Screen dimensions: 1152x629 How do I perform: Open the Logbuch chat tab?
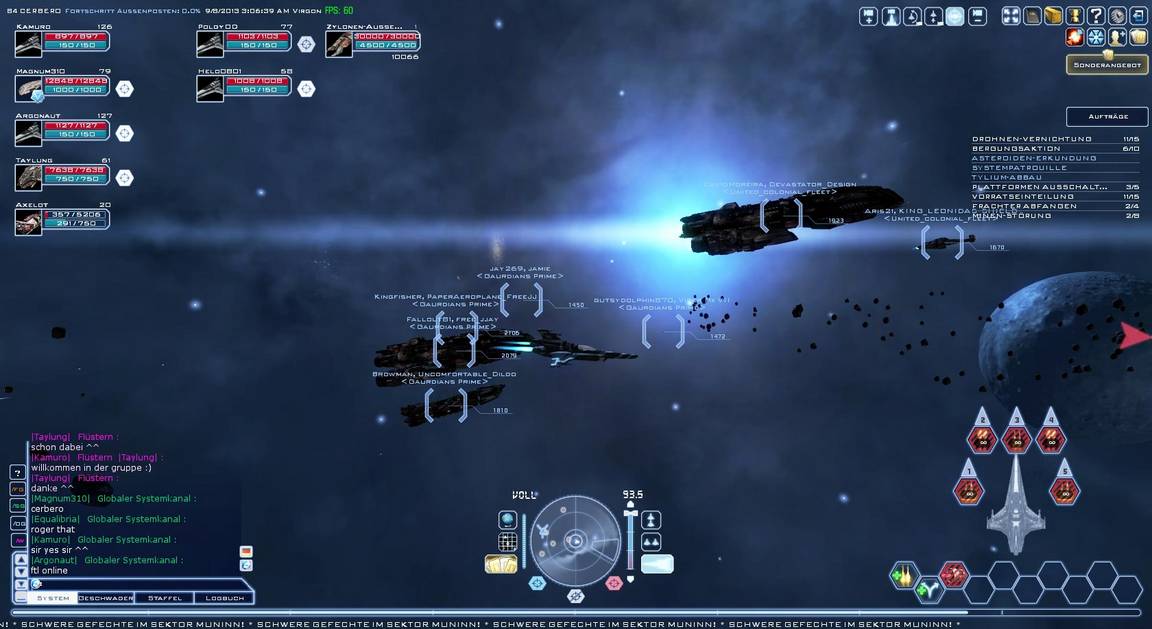pyautogui.click(x=224, y=598)
